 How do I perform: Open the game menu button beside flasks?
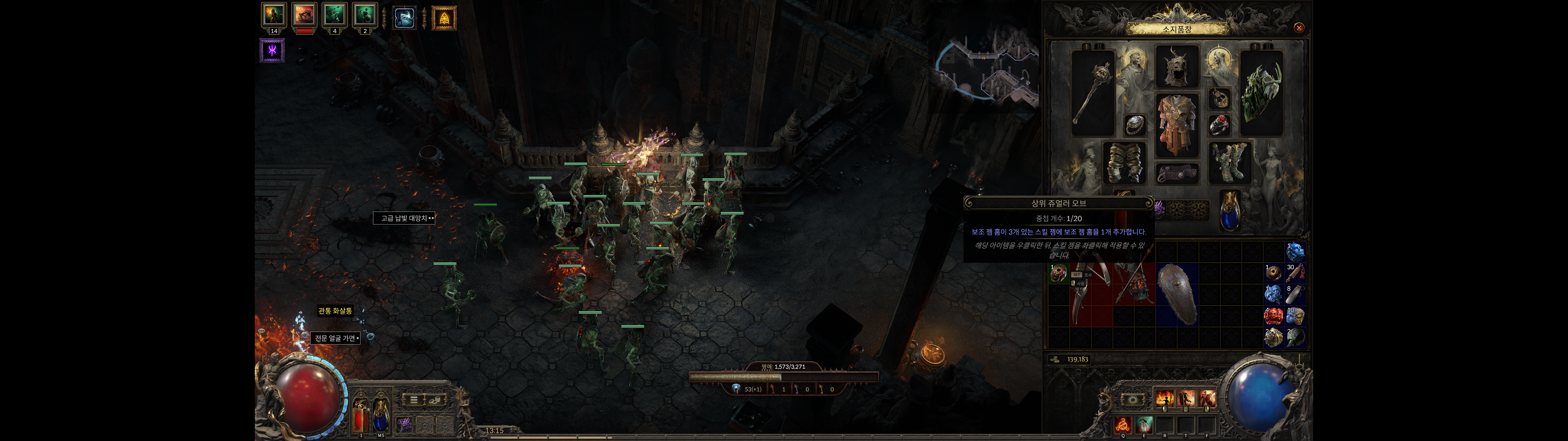[413, 400]
